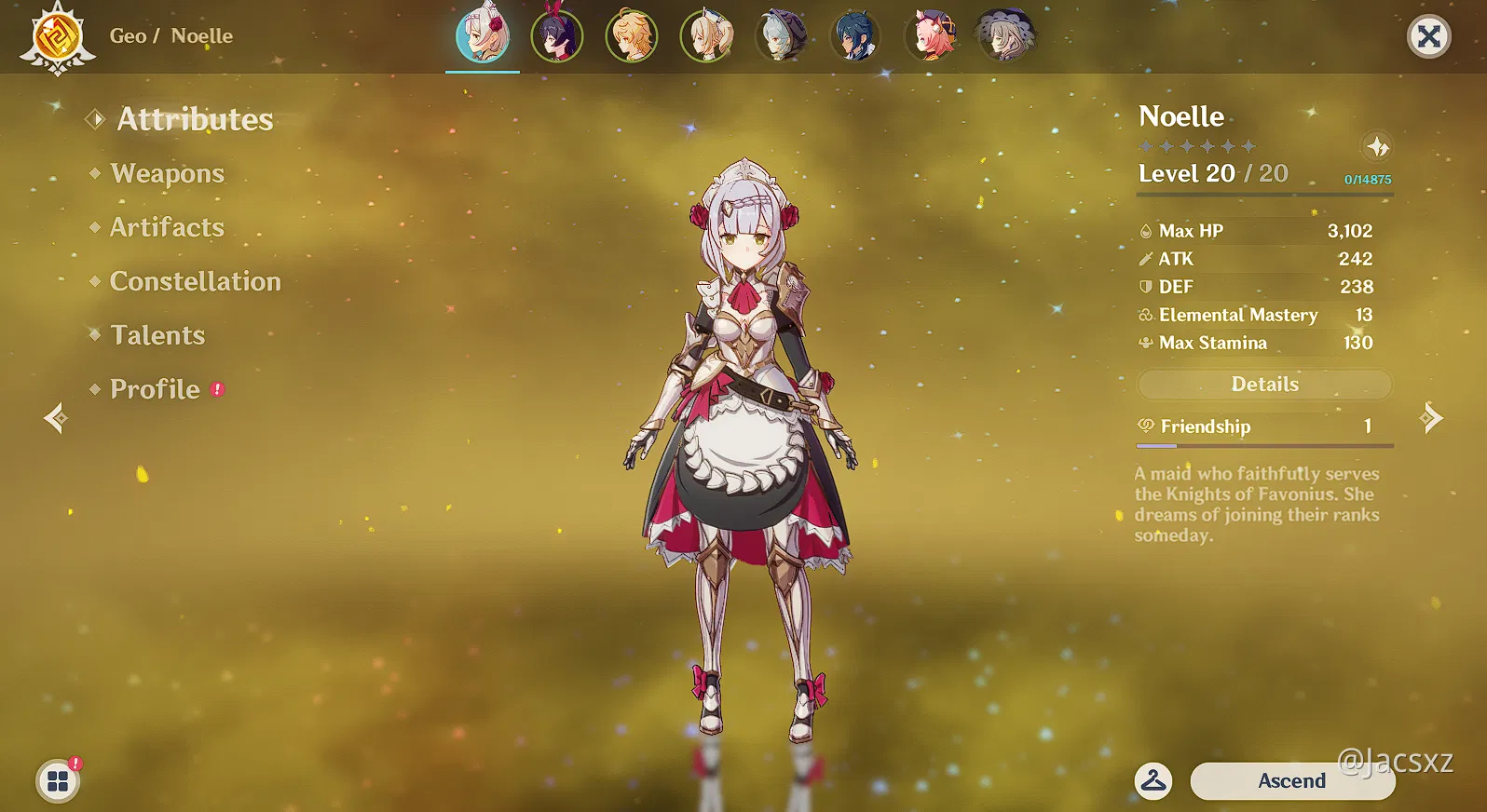Click the sparkle EXP icon beside the level bar
The image size is (1487, 812).
1377,147
